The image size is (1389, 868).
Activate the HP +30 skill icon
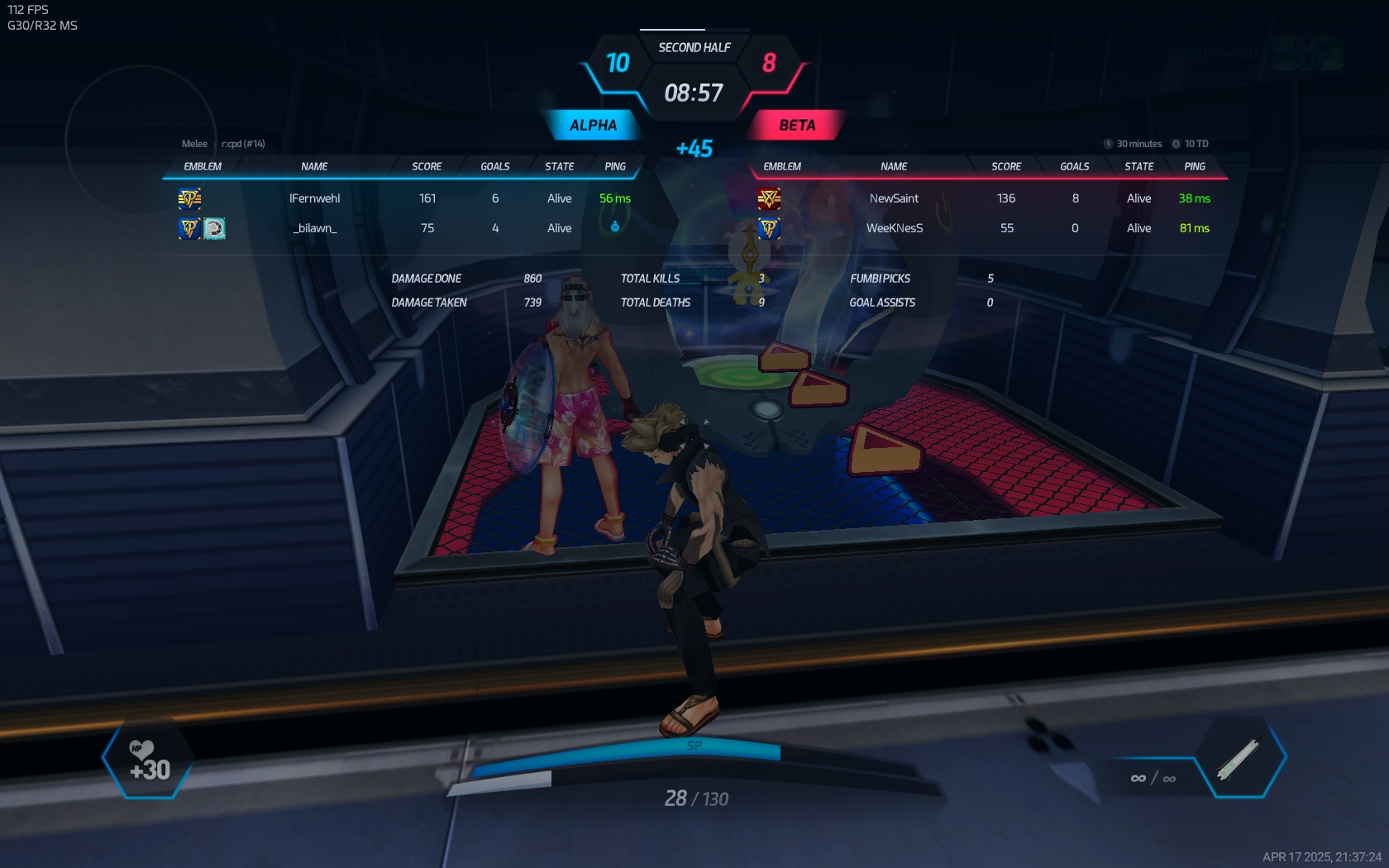click(149, 761)
